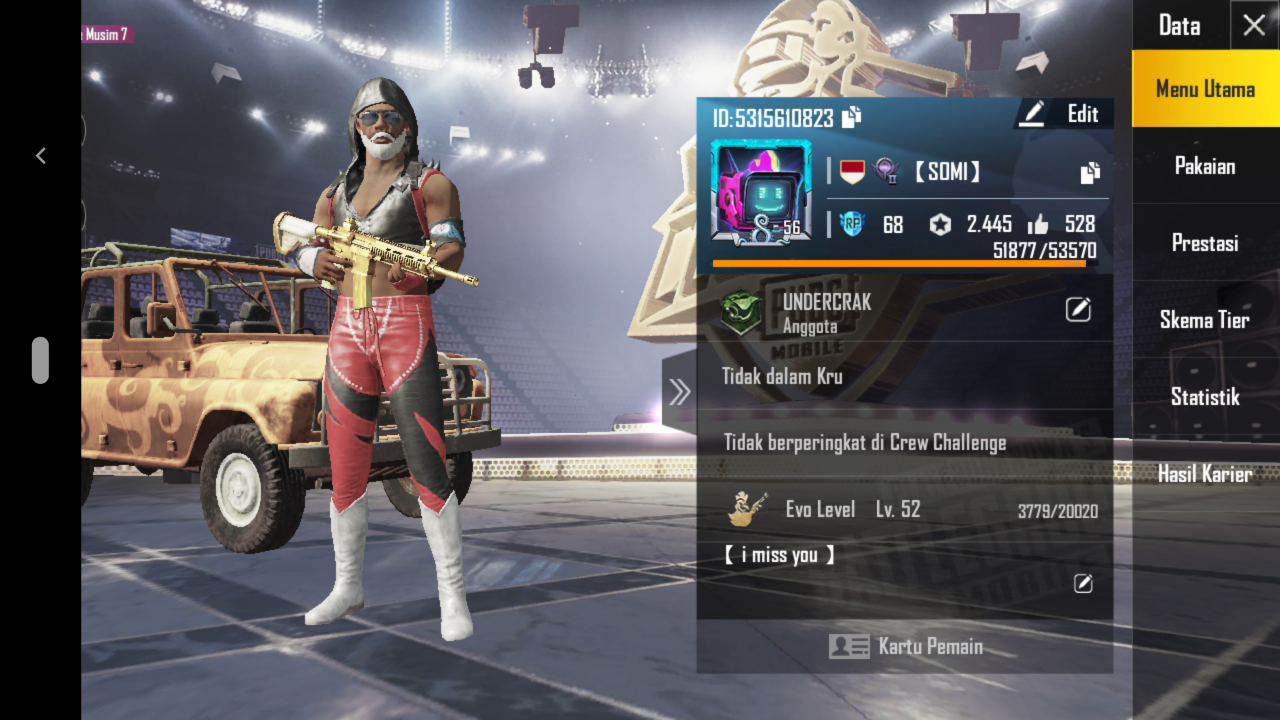
Task: Close the Data profile panel
Action: point(1254,26)
